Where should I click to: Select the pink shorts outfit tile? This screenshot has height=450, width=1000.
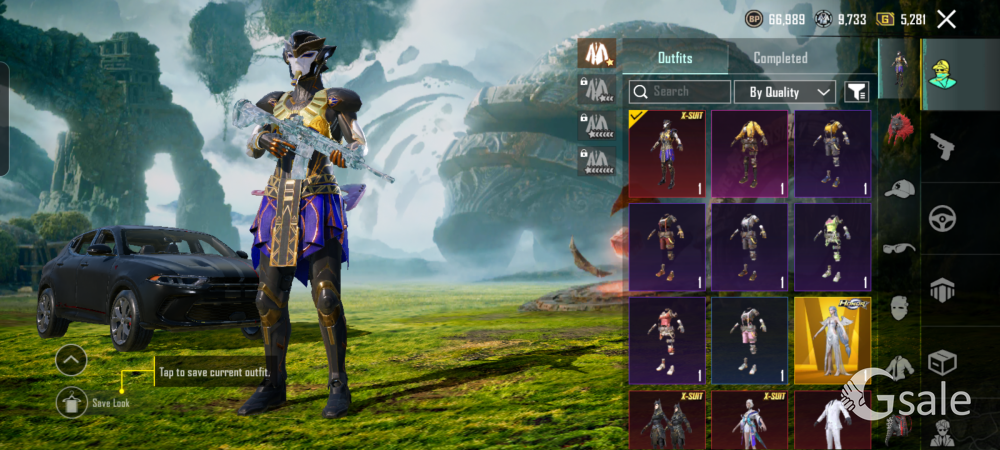pyautogui.click(x=749, y=340)
